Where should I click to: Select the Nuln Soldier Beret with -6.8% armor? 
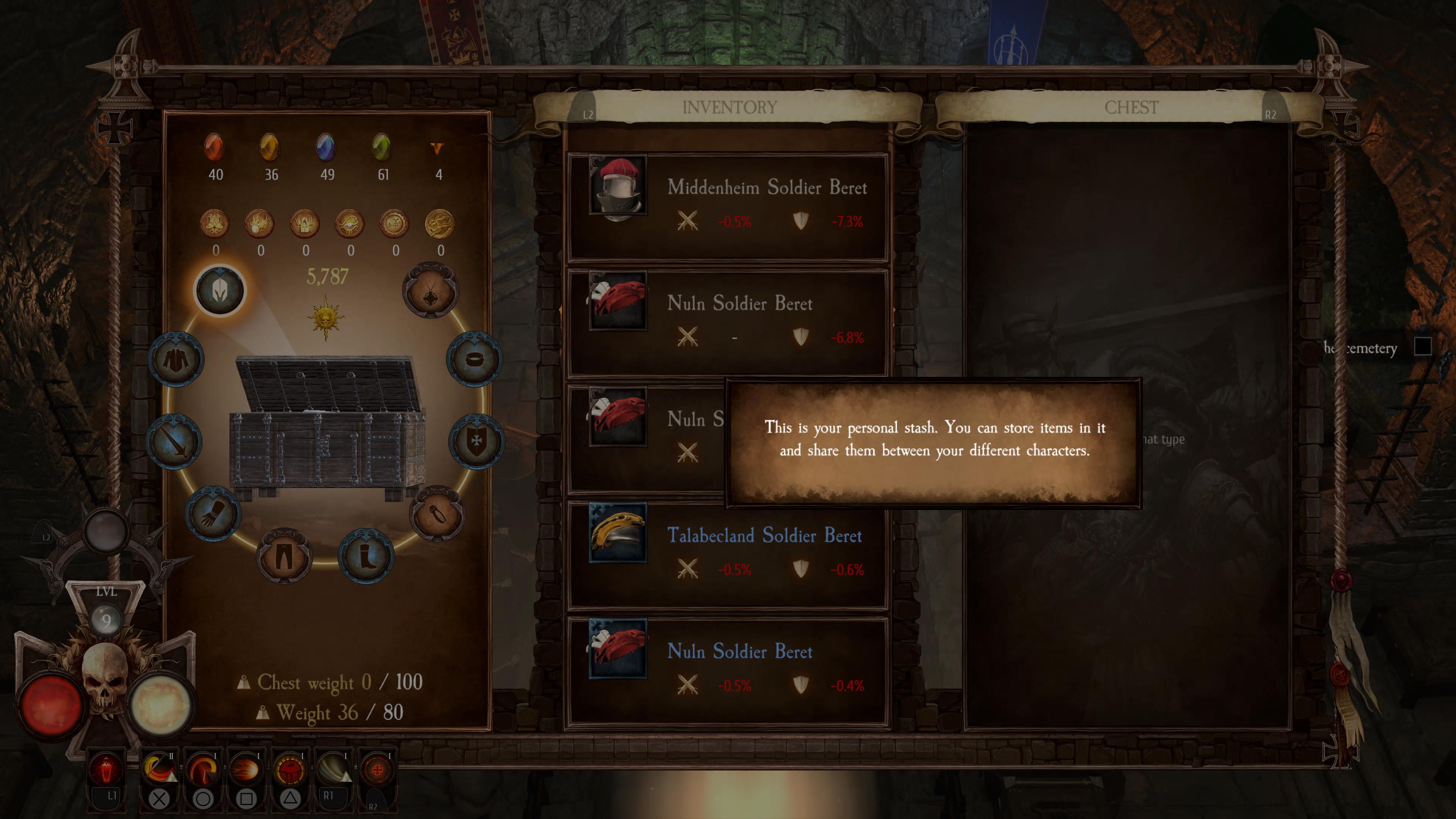point(728,320)
